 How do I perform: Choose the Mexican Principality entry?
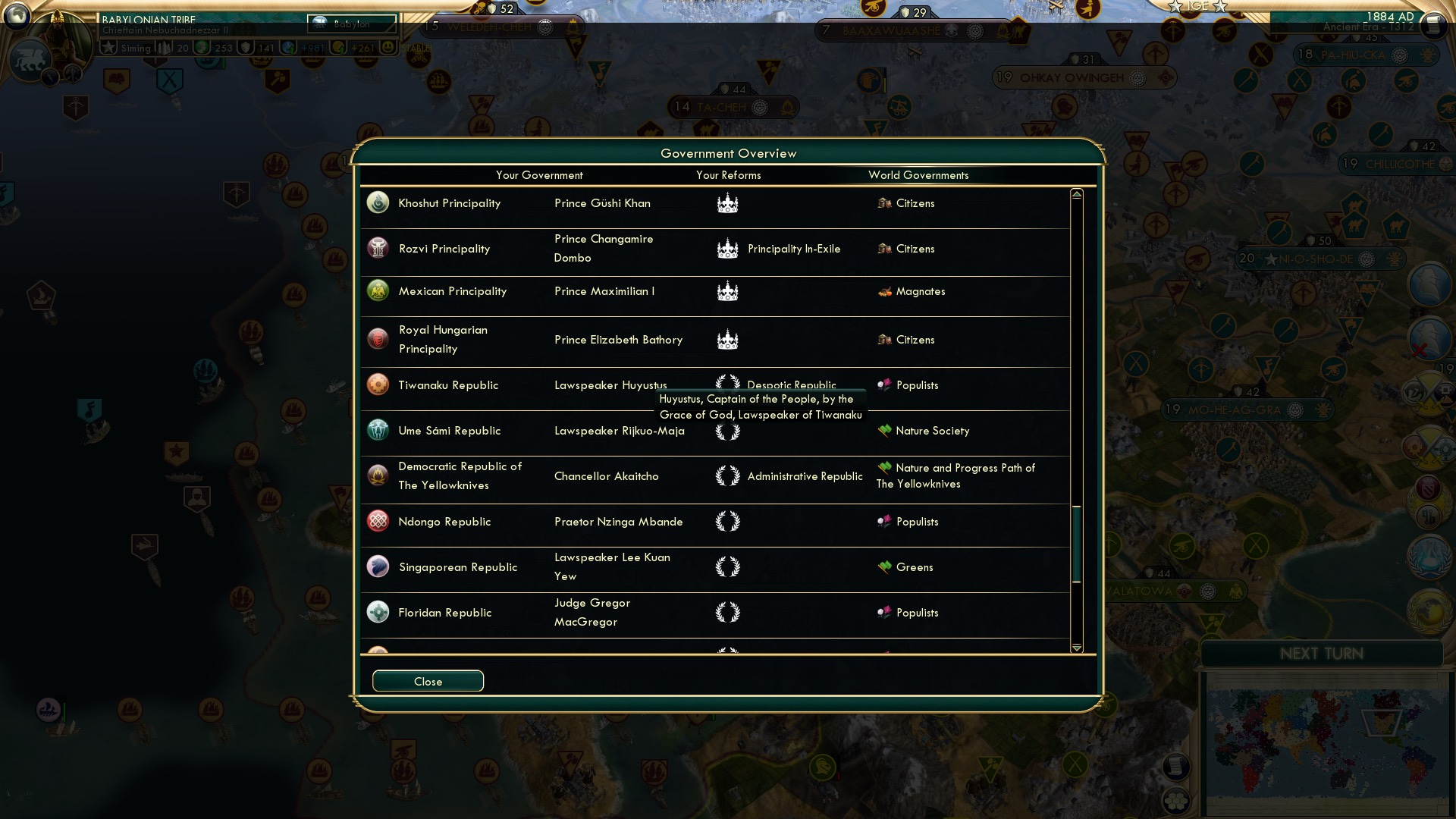click(x=452, y=291)
